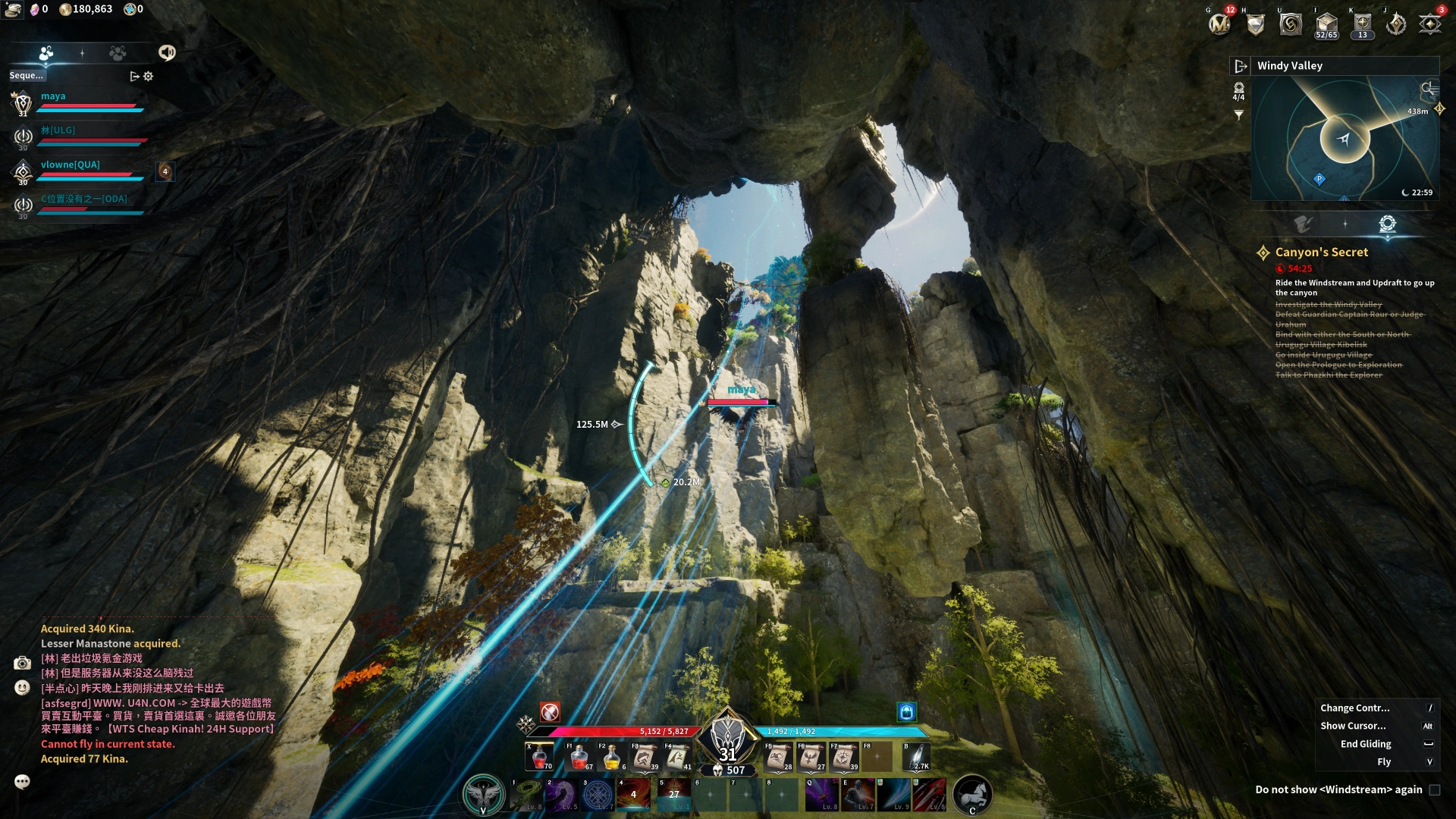Click the wings flight button

[483, 794]
